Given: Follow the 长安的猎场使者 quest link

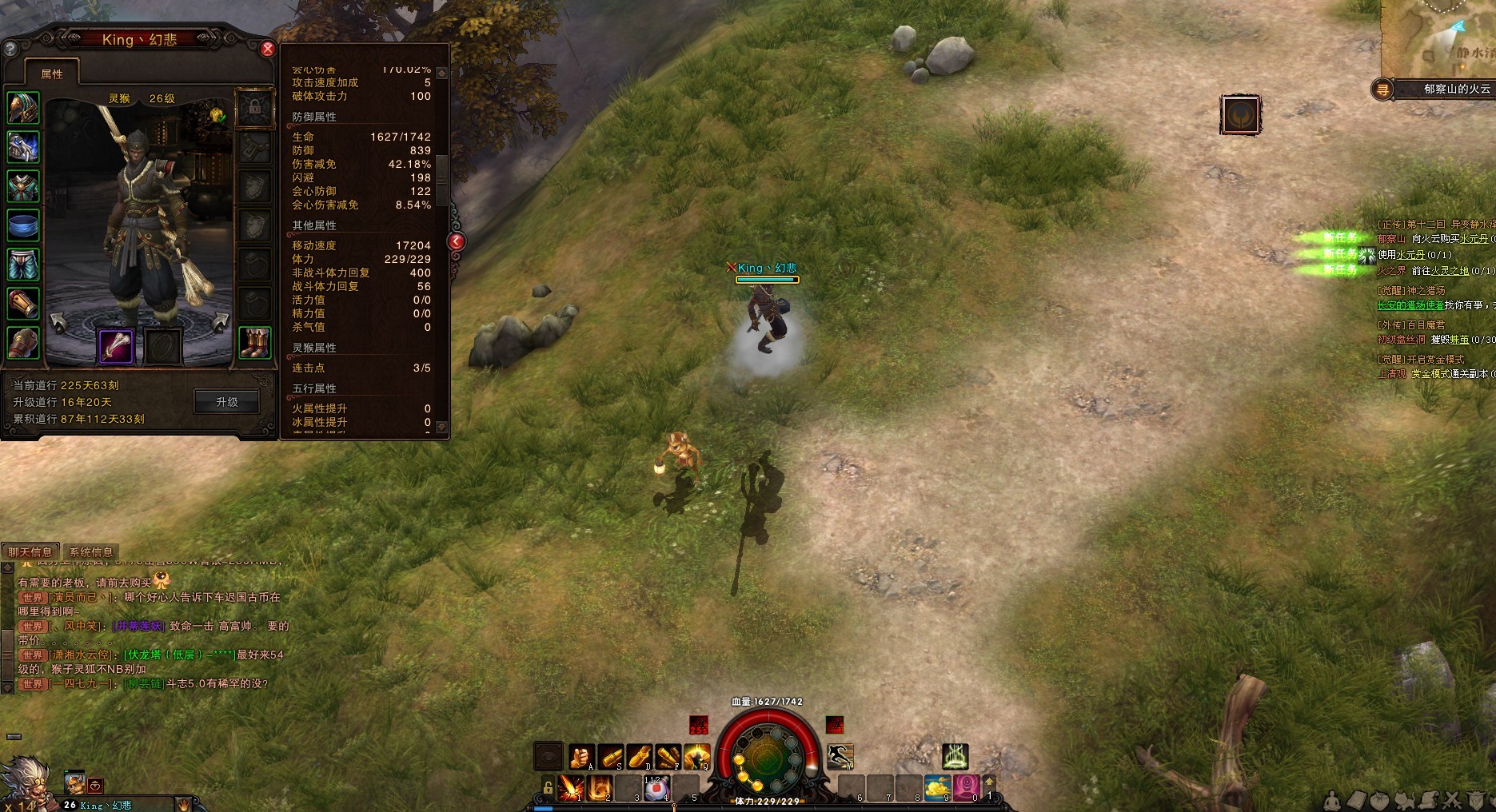Looking at the screenshot, I should tap(1410, 305).
